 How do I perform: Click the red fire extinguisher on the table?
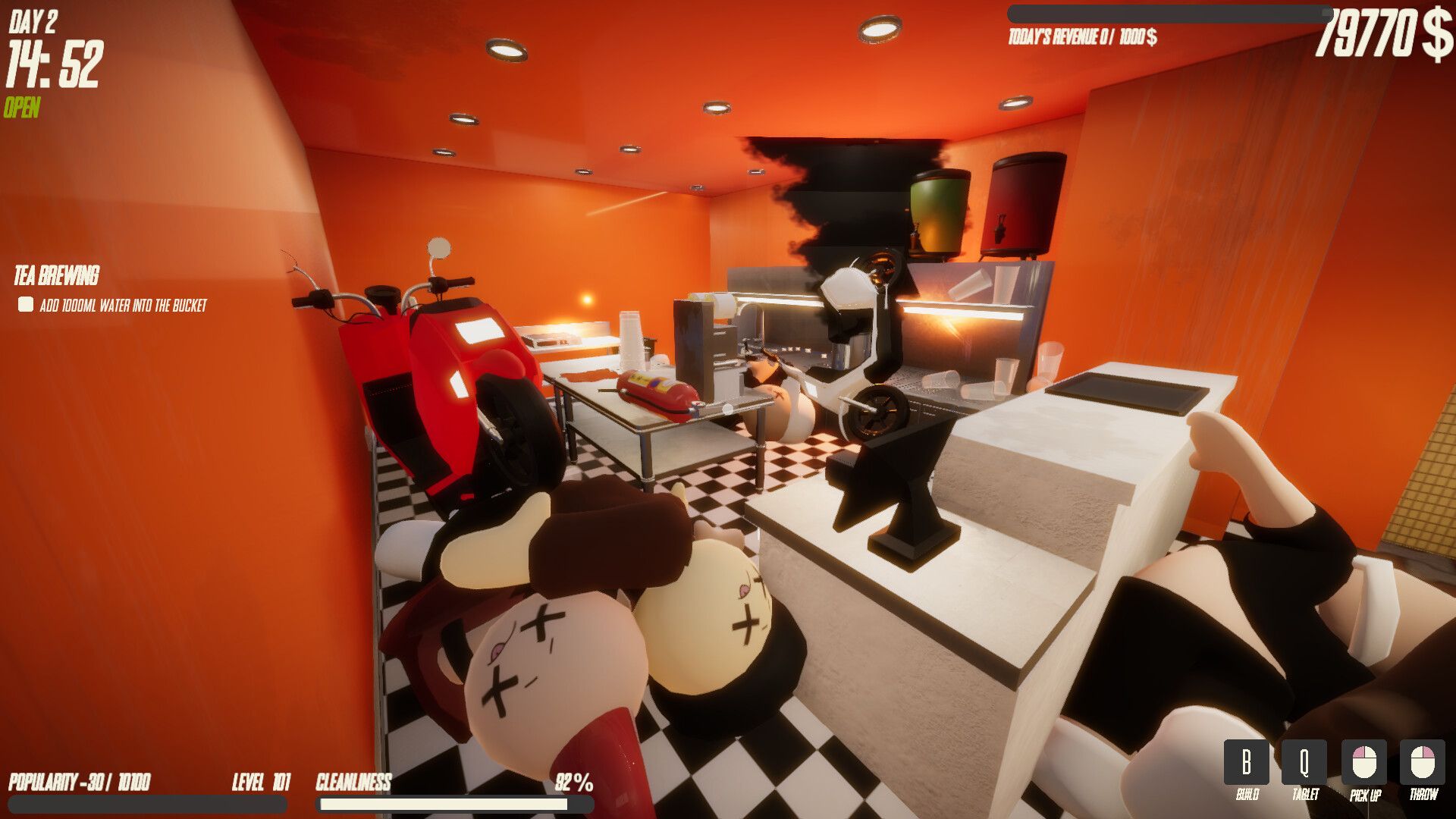point(657,388)
